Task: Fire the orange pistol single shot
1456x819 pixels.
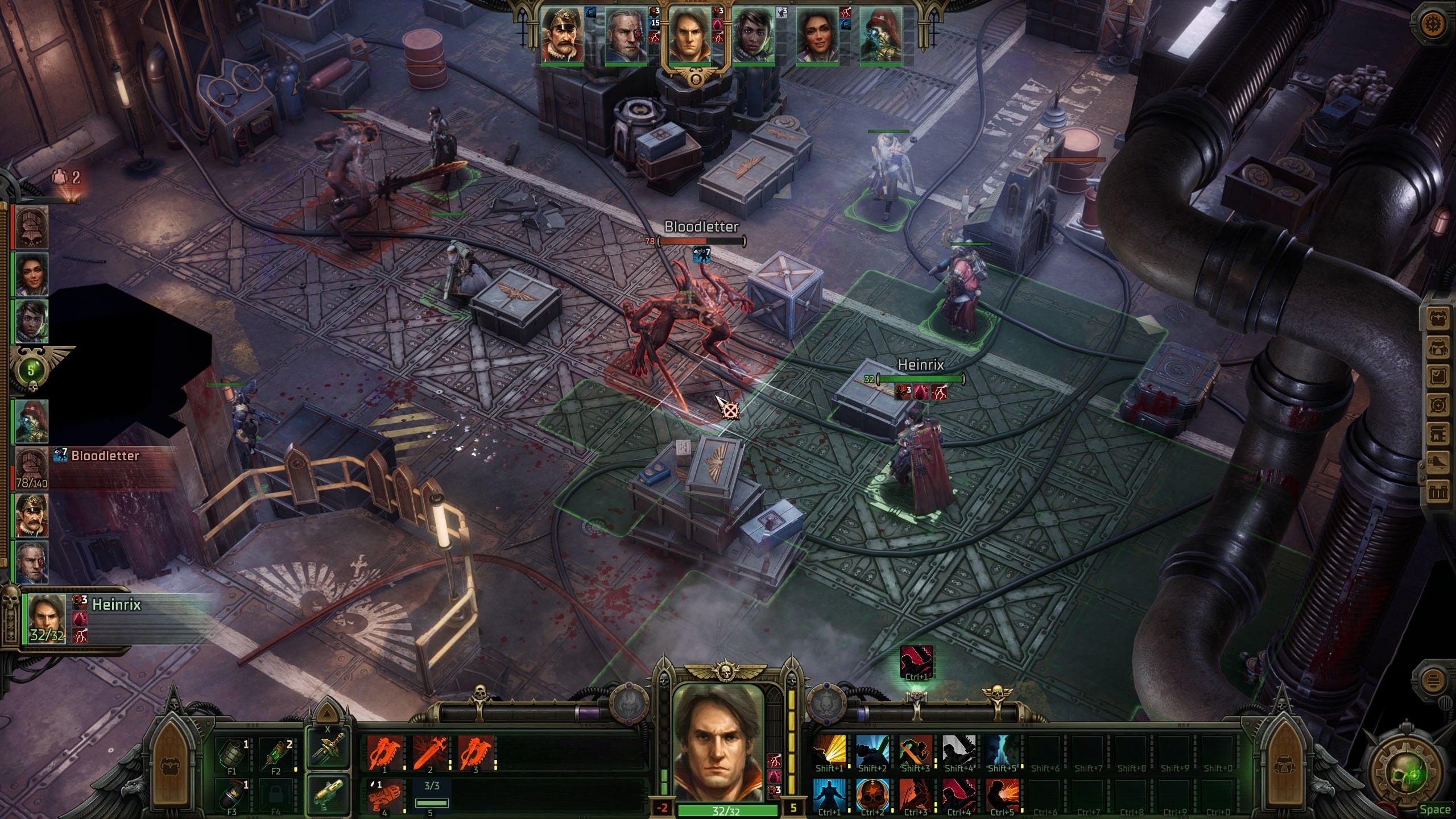Action: pos(385,796)
